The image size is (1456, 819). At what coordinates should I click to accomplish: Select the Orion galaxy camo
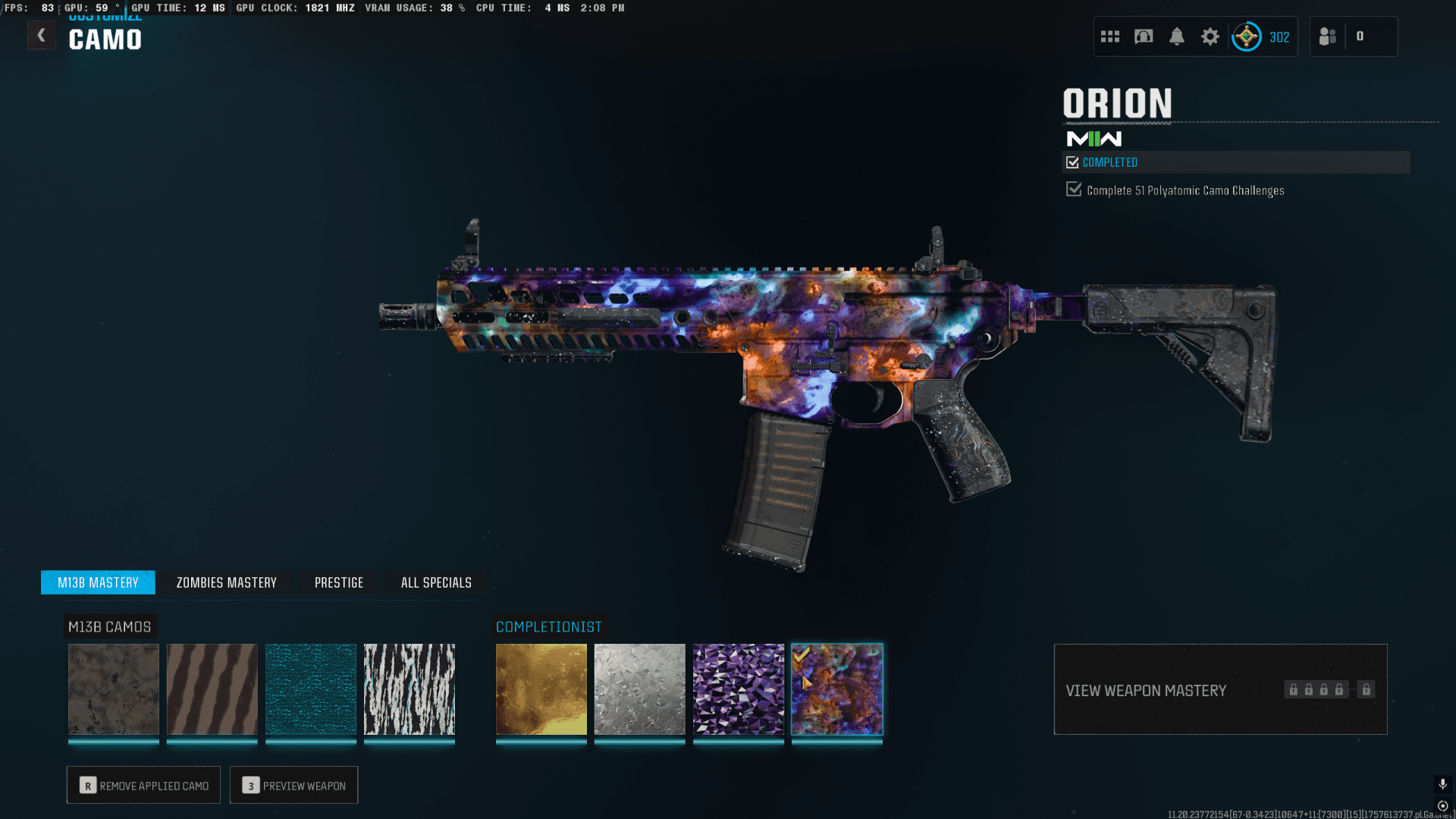(x=837, y=689)
